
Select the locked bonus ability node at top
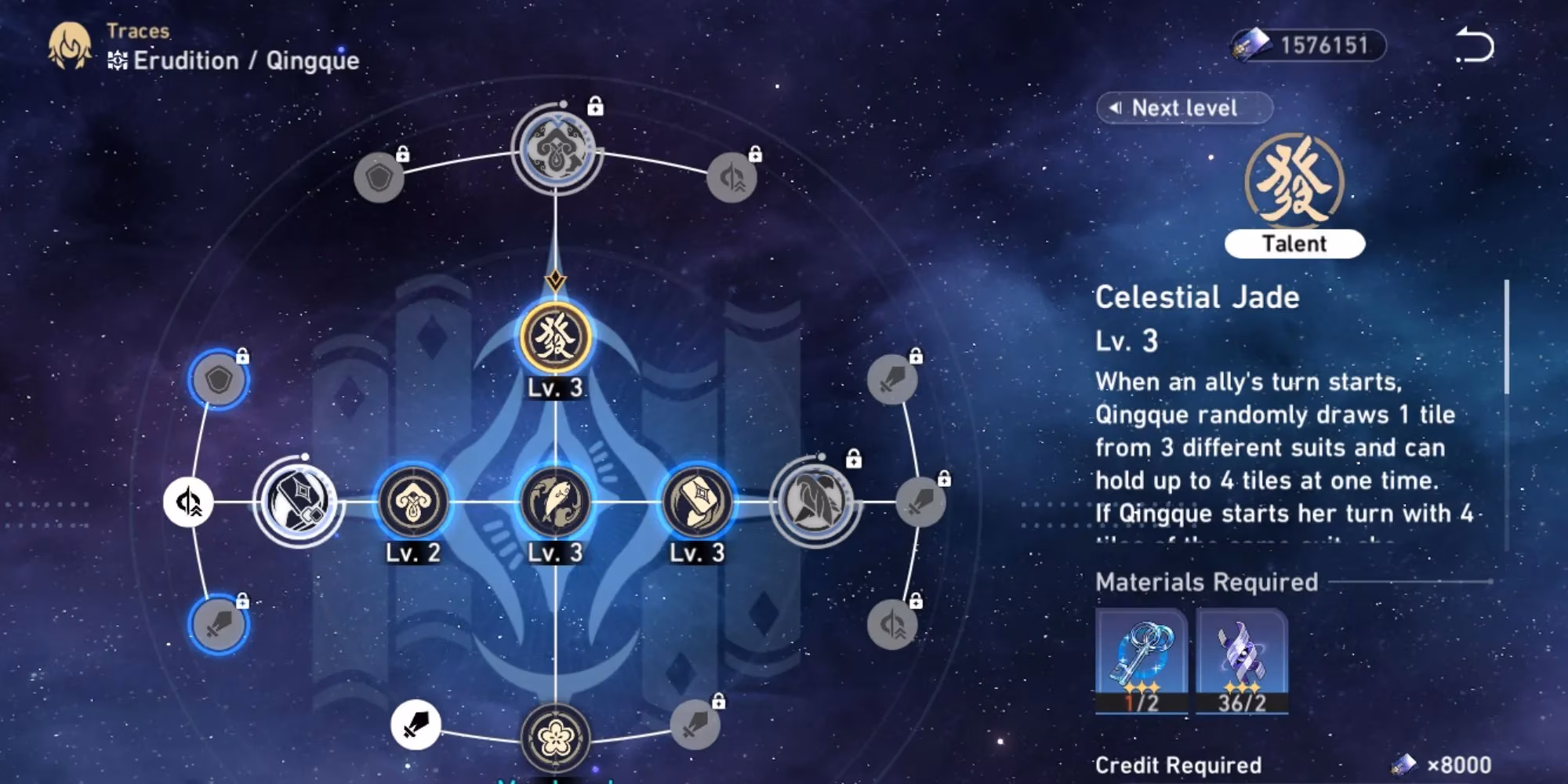[555, 149]
